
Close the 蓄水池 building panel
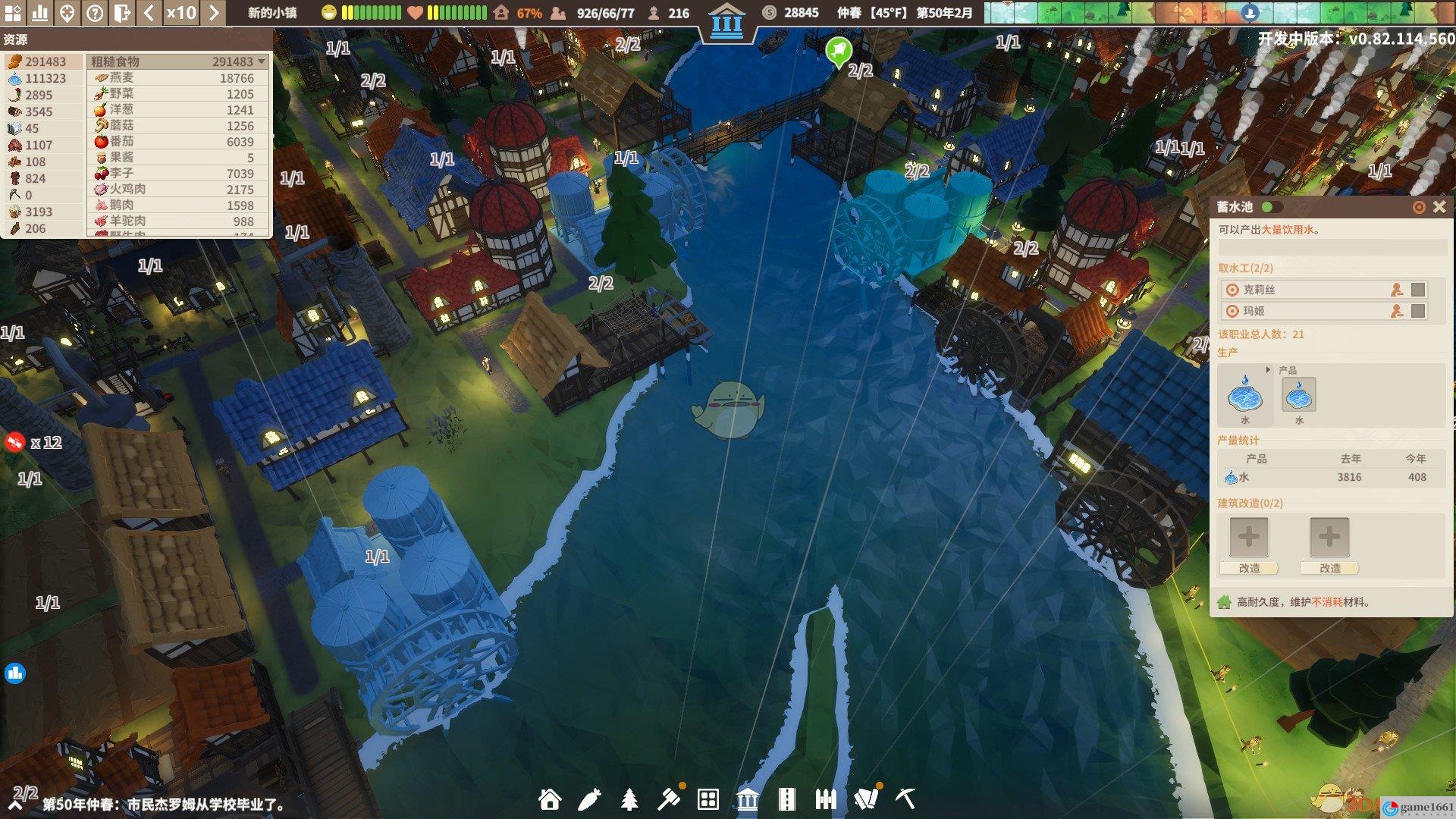(1439, 207)
